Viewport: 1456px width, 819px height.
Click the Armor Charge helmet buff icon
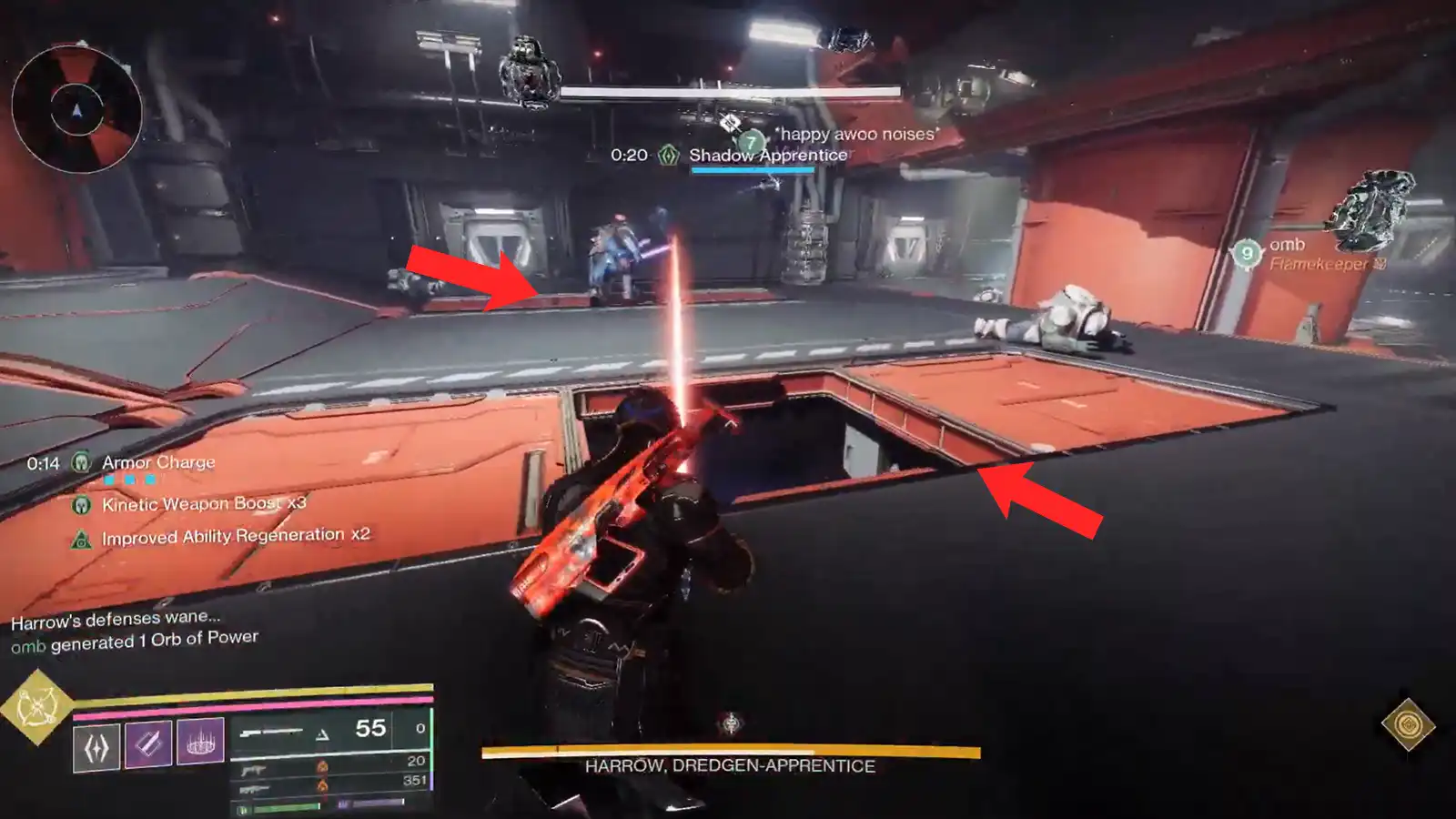tap(81, 463)
